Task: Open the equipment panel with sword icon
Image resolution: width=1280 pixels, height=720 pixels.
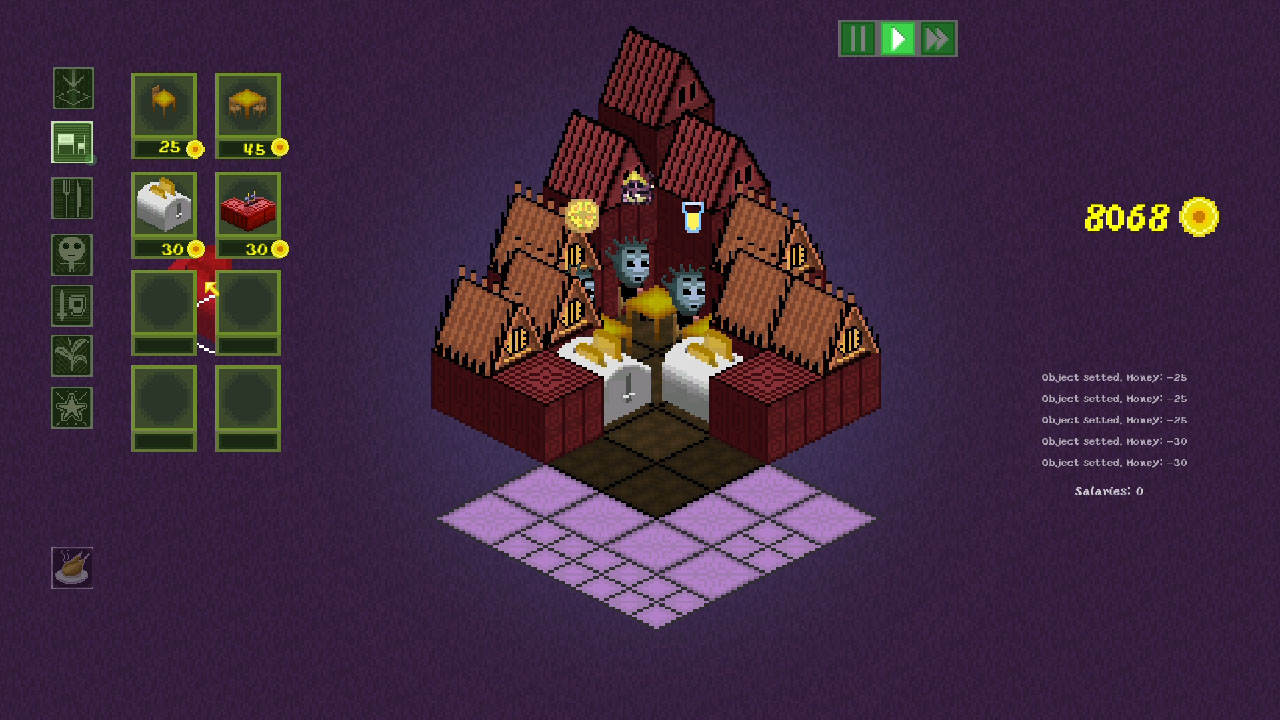Action: click(72, 305)
